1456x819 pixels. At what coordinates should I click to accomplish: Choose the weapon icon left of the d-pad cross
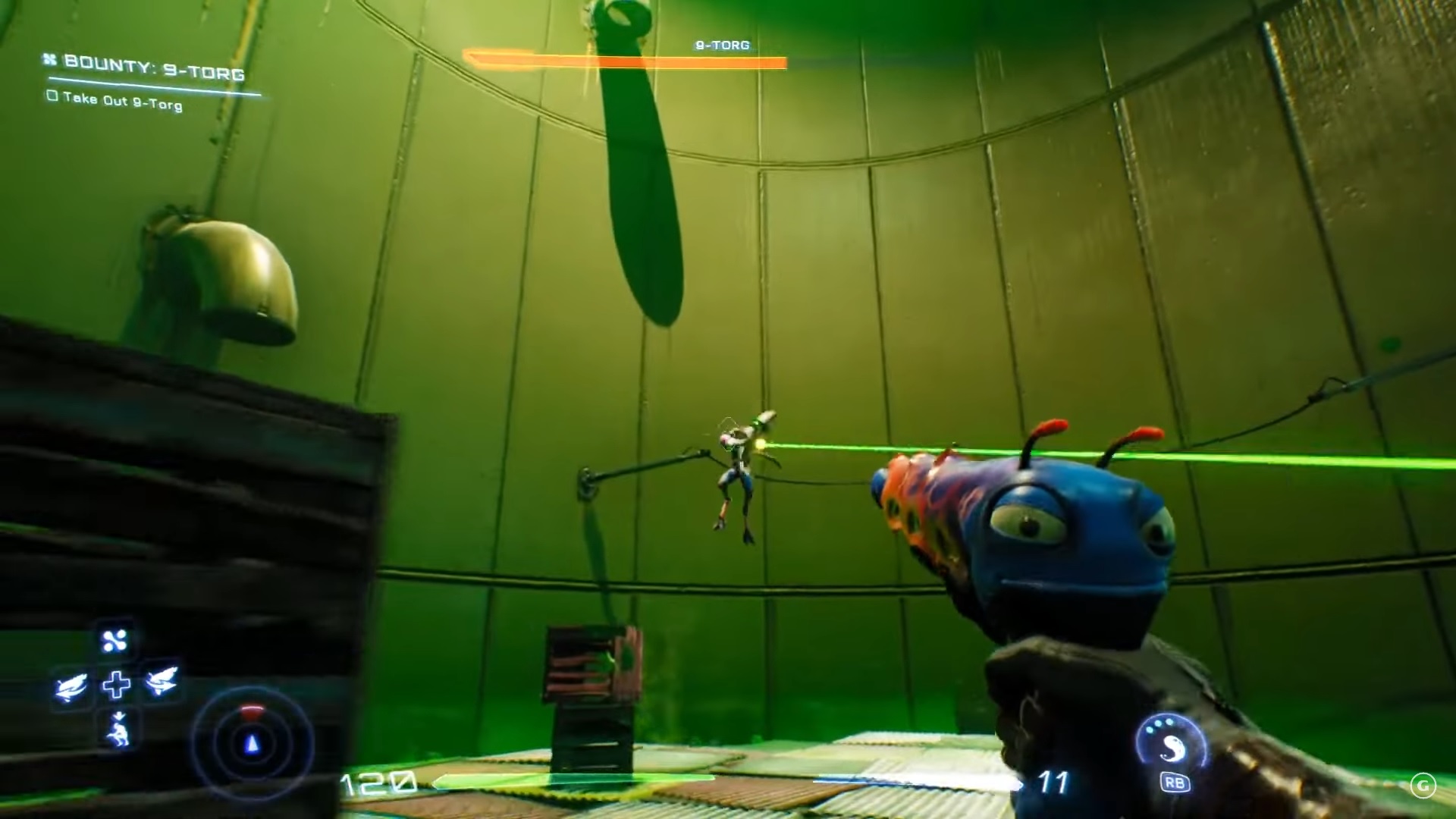coord(71,688)
